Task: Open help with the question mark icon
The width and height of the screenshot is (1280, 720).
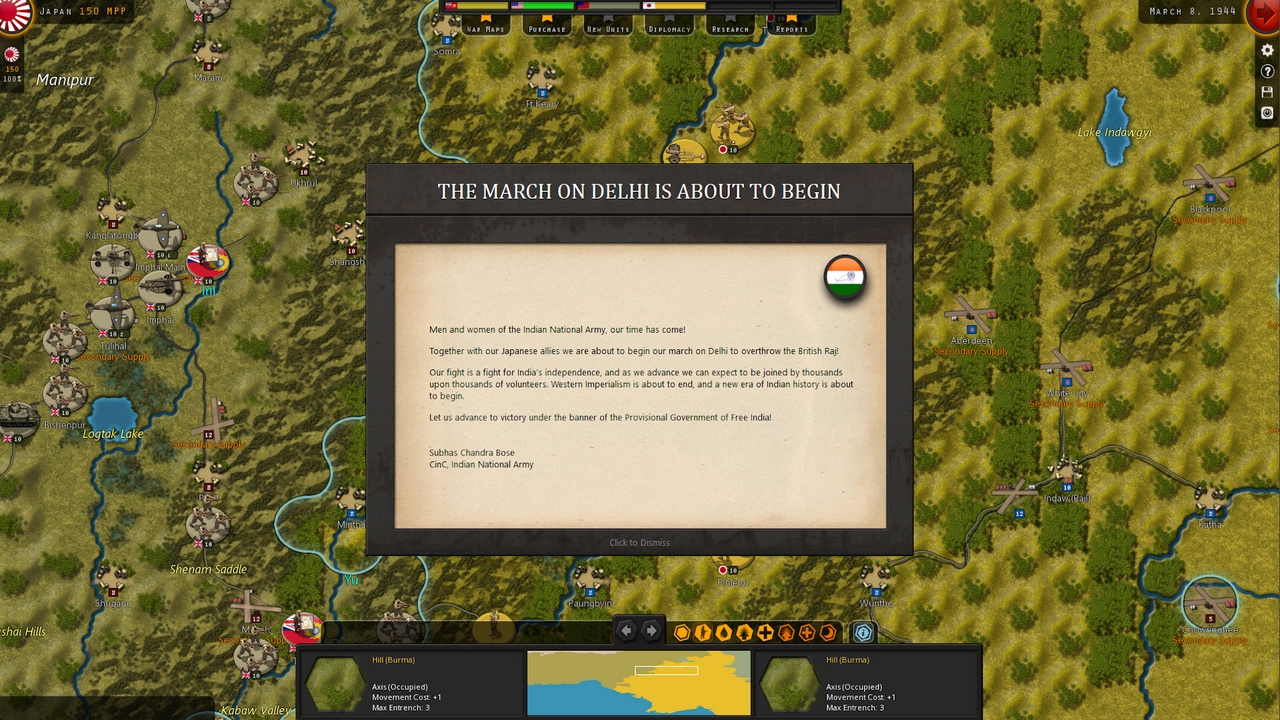Action: 1267,72
